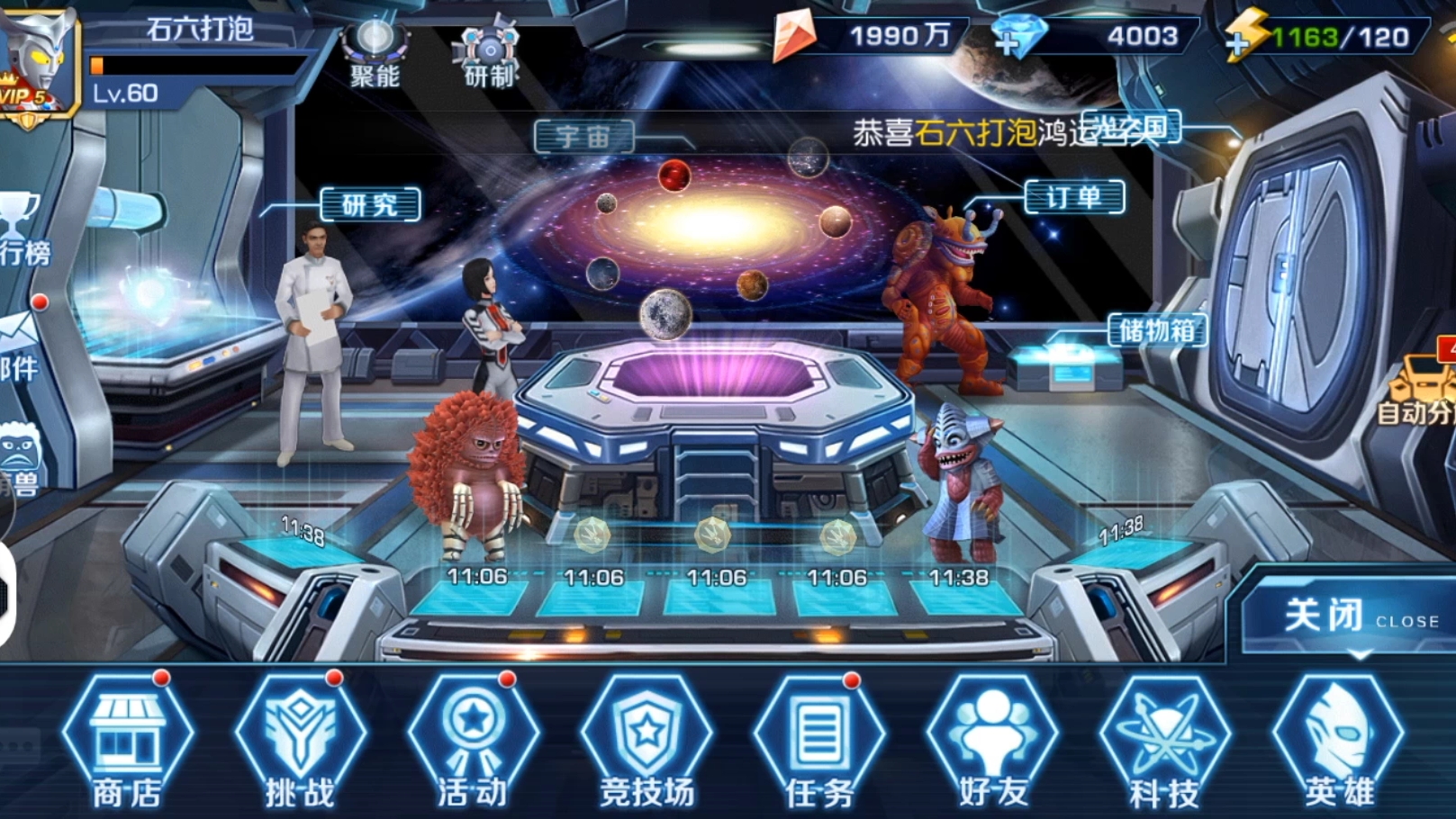Open the 英雄 heroes menu
1456x819 pixels.
(x=1339, y=741)
